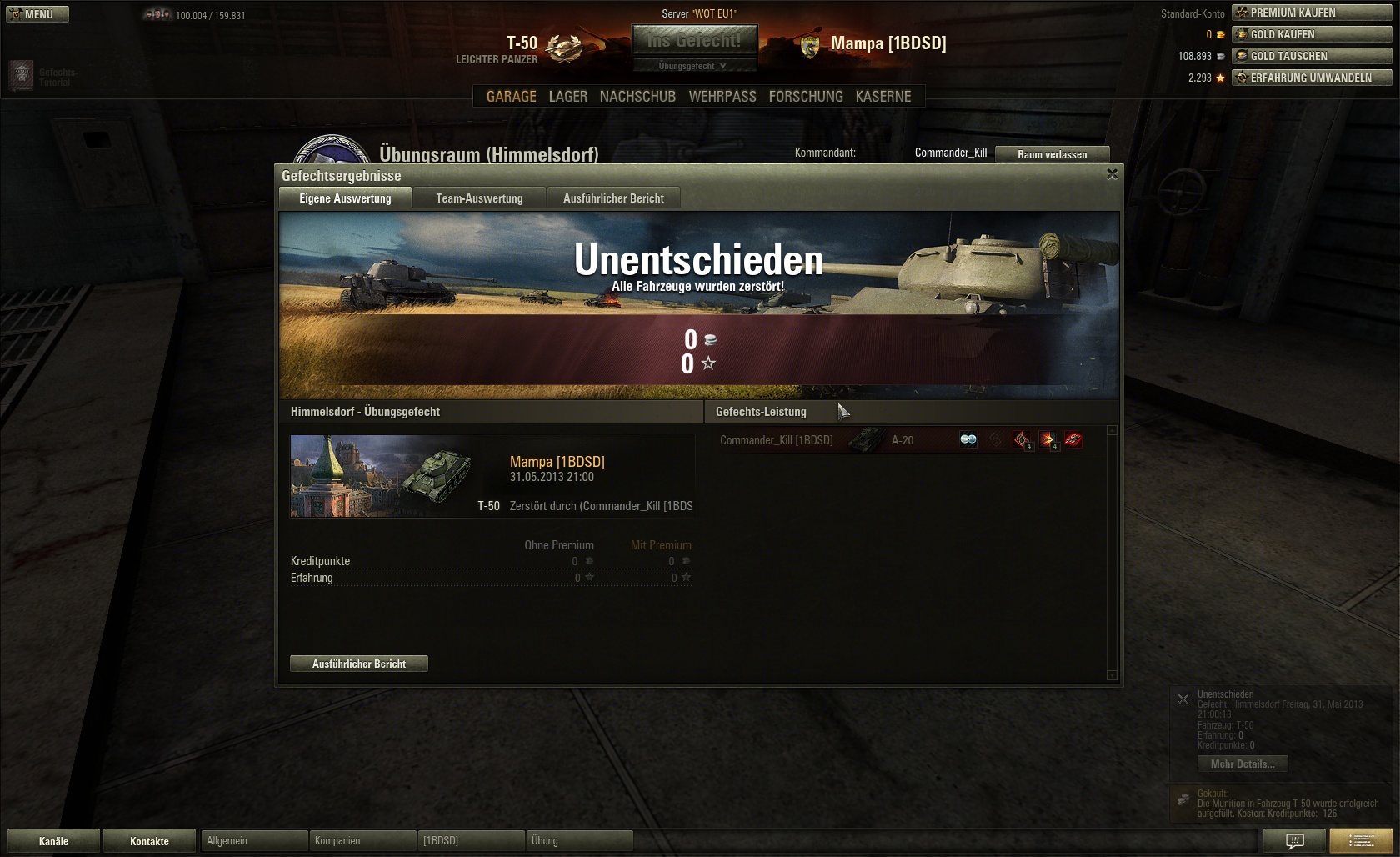Open the Ausführlicher Bericht tab
1400x857 pixels.
coord(613,198)
